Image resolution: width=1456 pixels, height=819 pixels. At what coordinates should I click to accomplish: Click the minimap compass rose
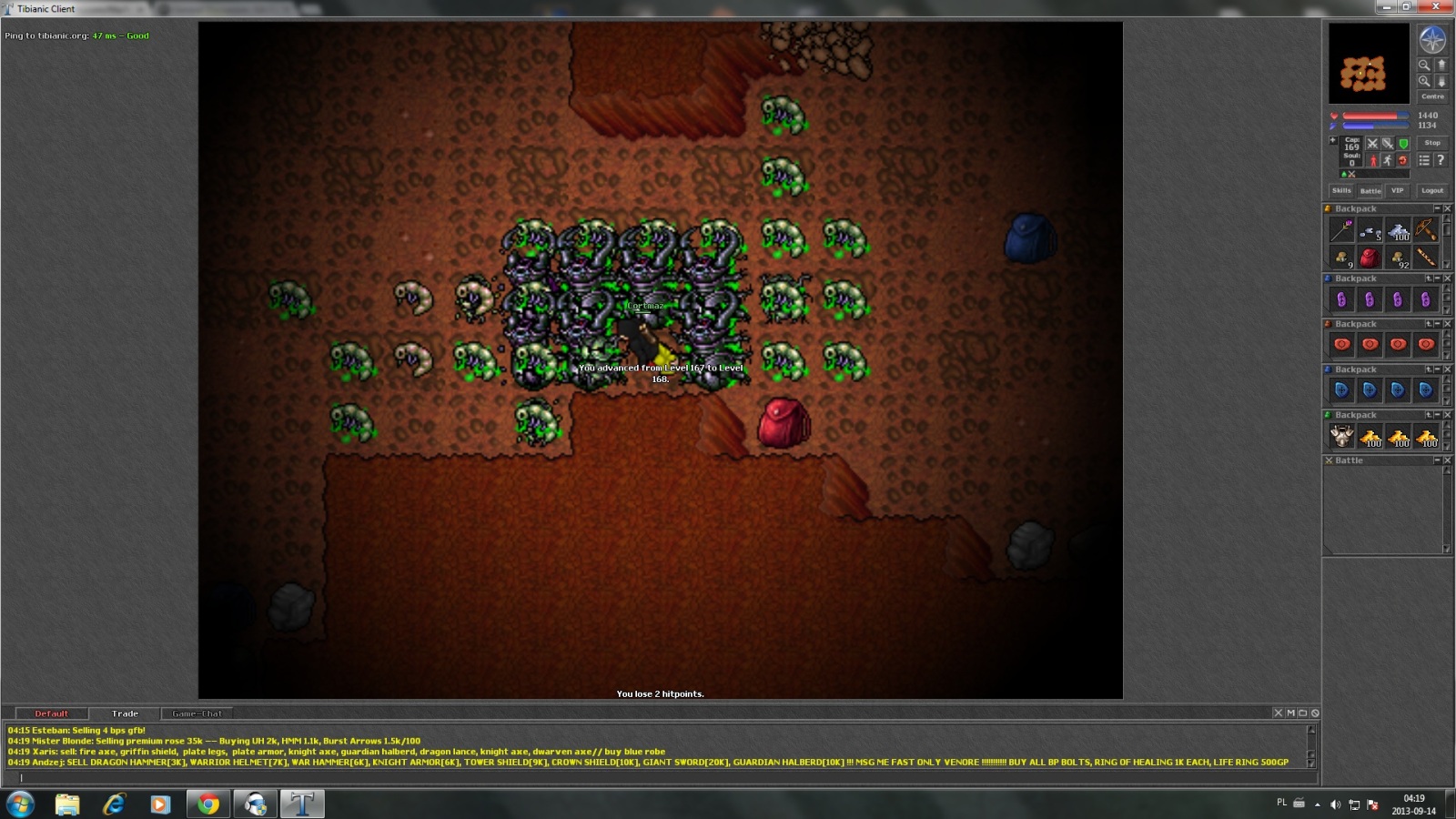pyautogui.click(x=1432, y=40)
